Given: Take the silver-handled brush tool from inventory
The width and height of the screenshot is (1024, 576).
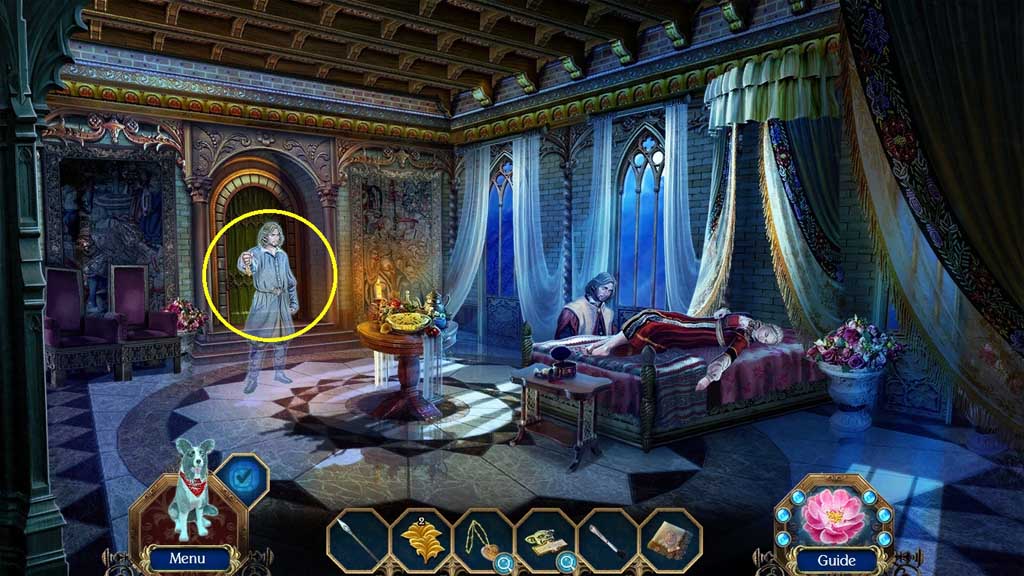Looking at the screenshot, I should coord(607,540).
